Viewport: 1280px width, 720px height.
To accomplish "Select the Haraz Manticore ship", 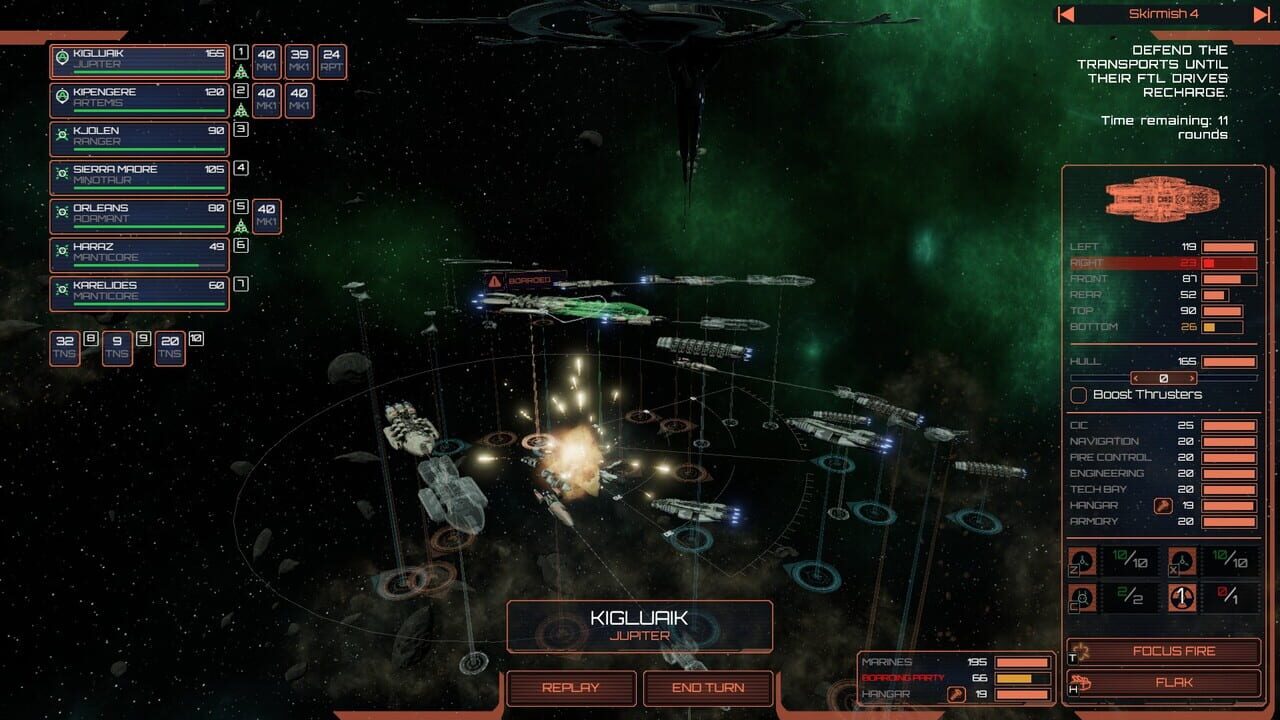I will 140,253.
